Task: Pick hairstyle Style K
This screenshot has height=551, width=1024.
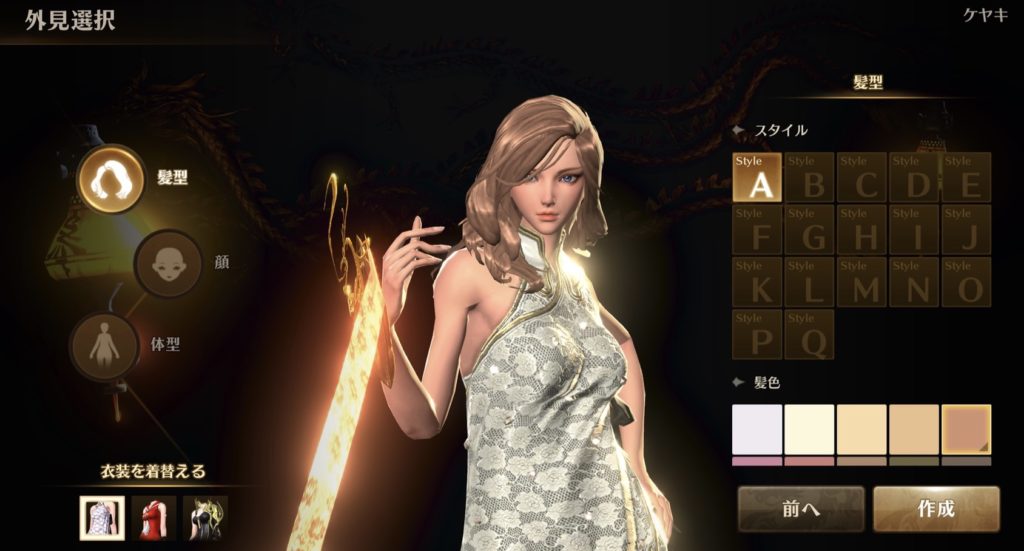Action: [x=757, y=282]
